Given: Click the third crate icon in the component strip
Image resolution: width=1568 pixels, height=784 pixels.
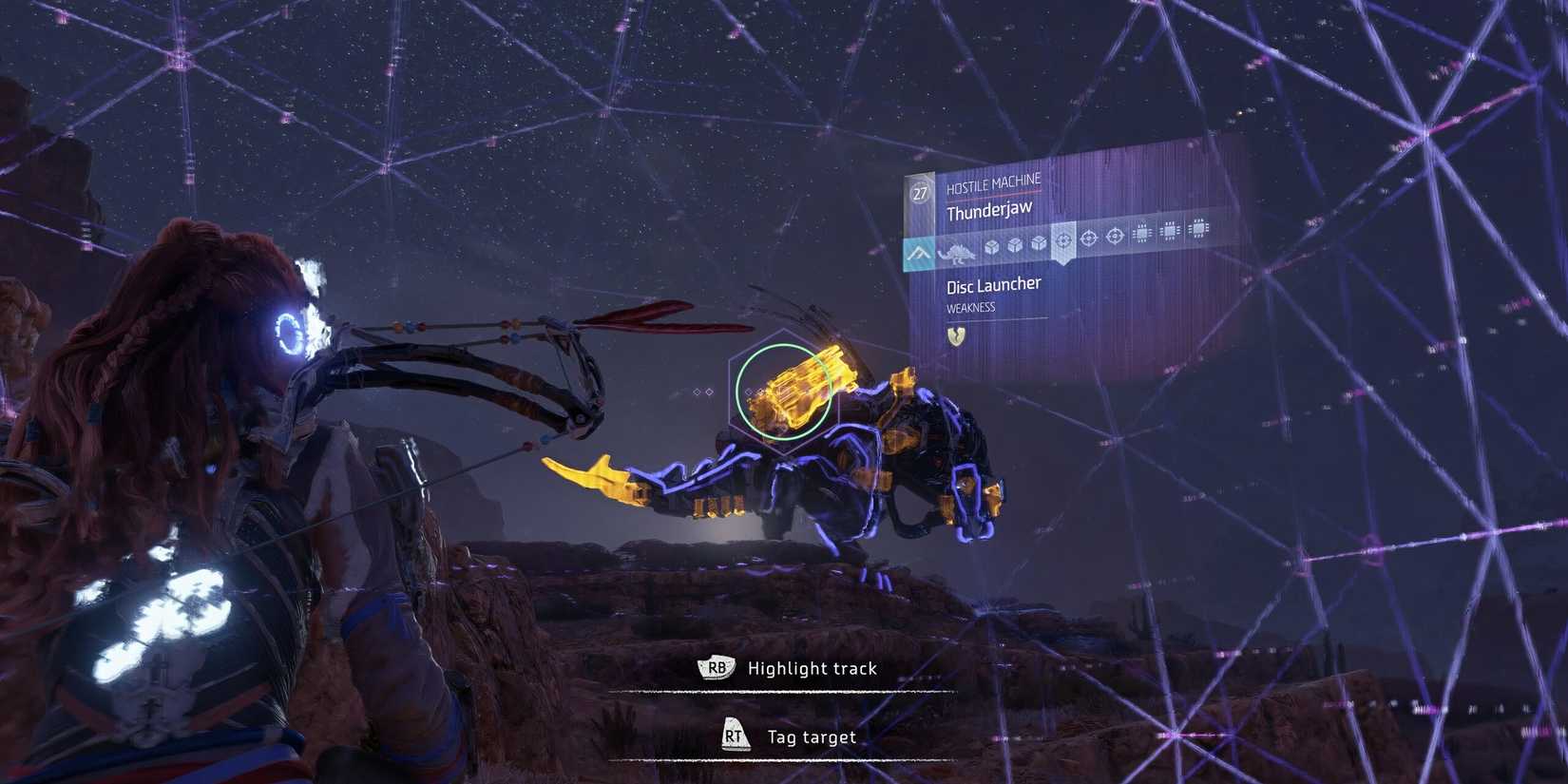Looking at the screenshot, I should click(1040, 245).
